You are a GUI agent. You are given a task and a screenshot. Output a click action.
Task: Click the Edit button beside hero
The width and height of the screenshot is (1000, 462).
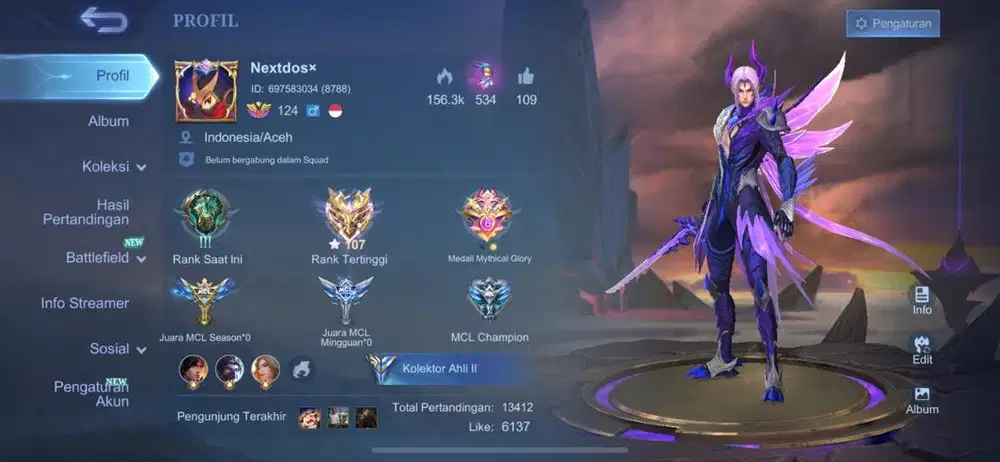(x=922, y=348)
